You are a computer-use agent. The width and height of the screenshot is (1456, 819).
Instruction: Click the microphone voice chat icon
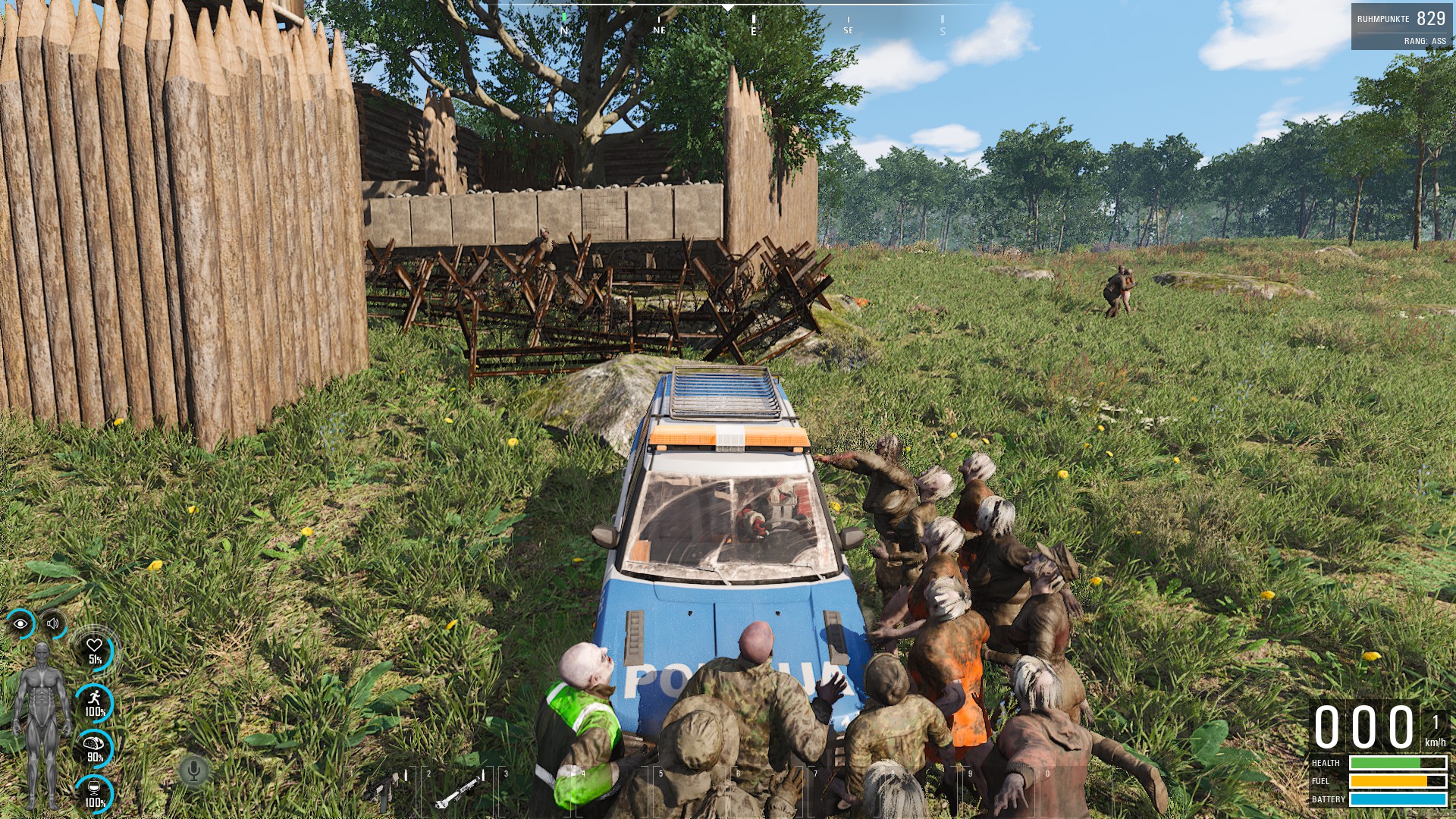[x=194, y=771]
